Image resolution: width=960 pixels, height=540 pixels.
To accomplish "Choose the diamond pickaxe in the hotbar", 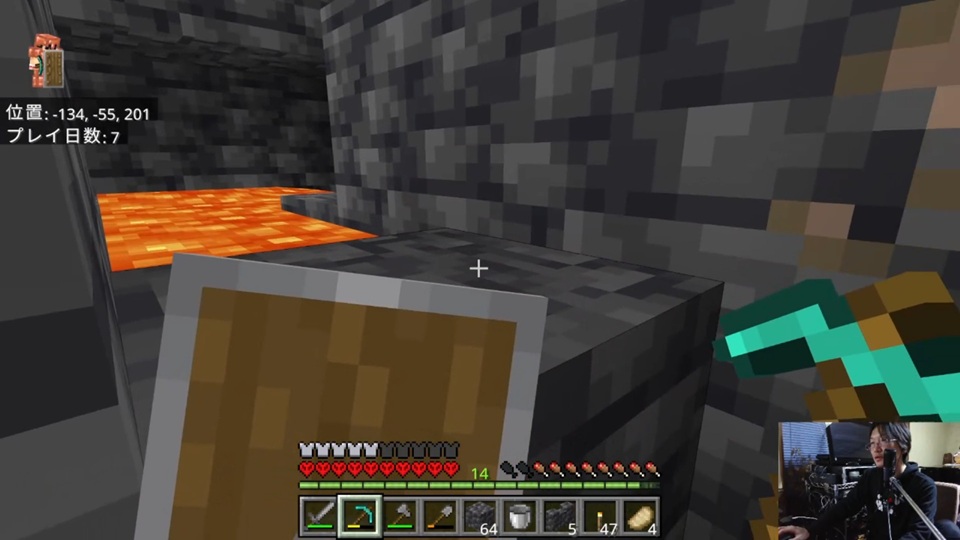I will (358, 515).
